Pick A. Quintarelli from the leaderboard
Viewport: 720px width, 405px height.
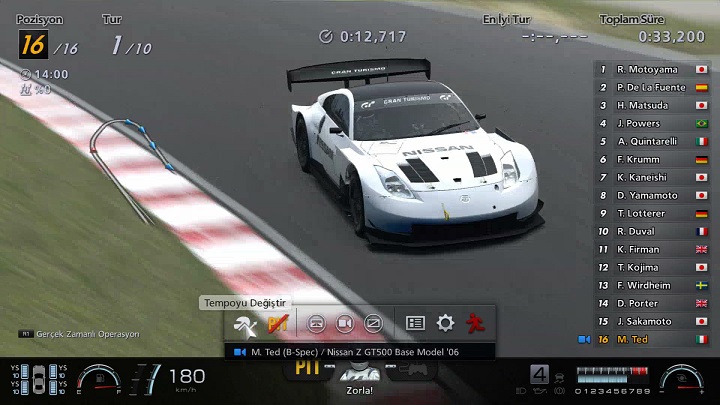[652, 141]
